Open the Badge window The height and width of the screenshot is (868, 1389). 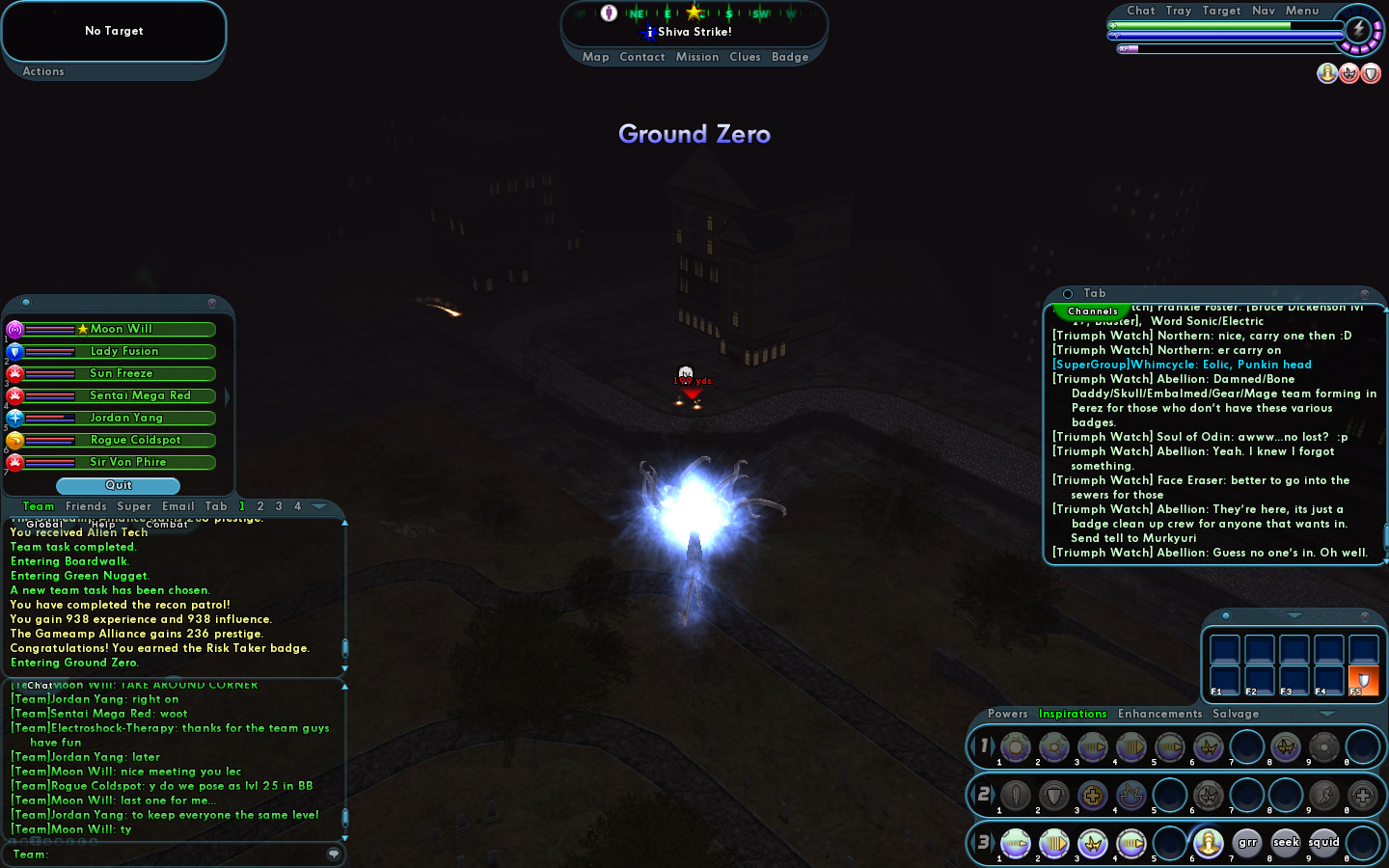click(790, 57)
